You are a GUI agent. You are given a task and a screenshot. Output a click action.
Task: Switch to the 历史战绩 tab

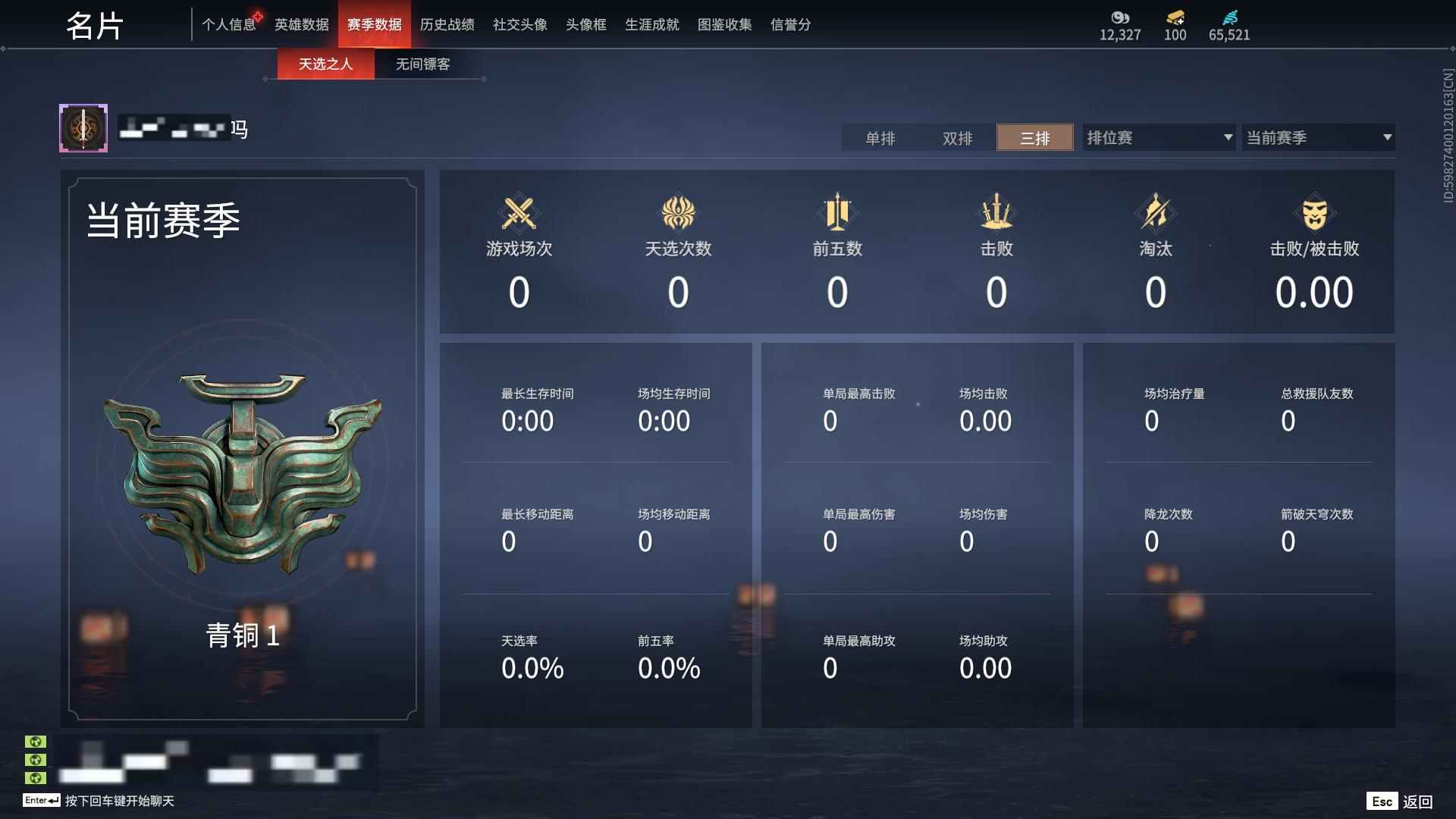tap(447, 24)
